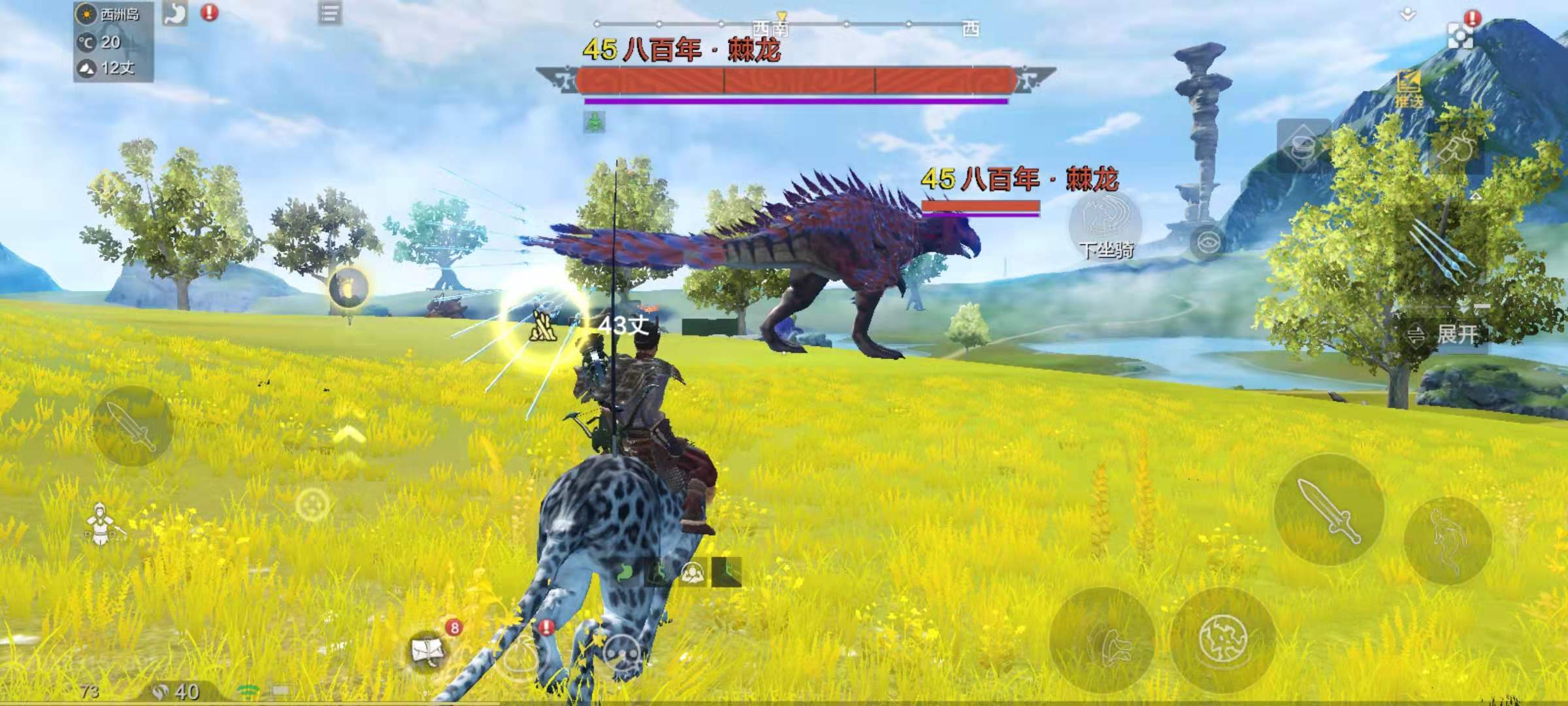The image size is (1568, 706).
Task: Attack with the right-side sword button
Action: point(1329,509)
